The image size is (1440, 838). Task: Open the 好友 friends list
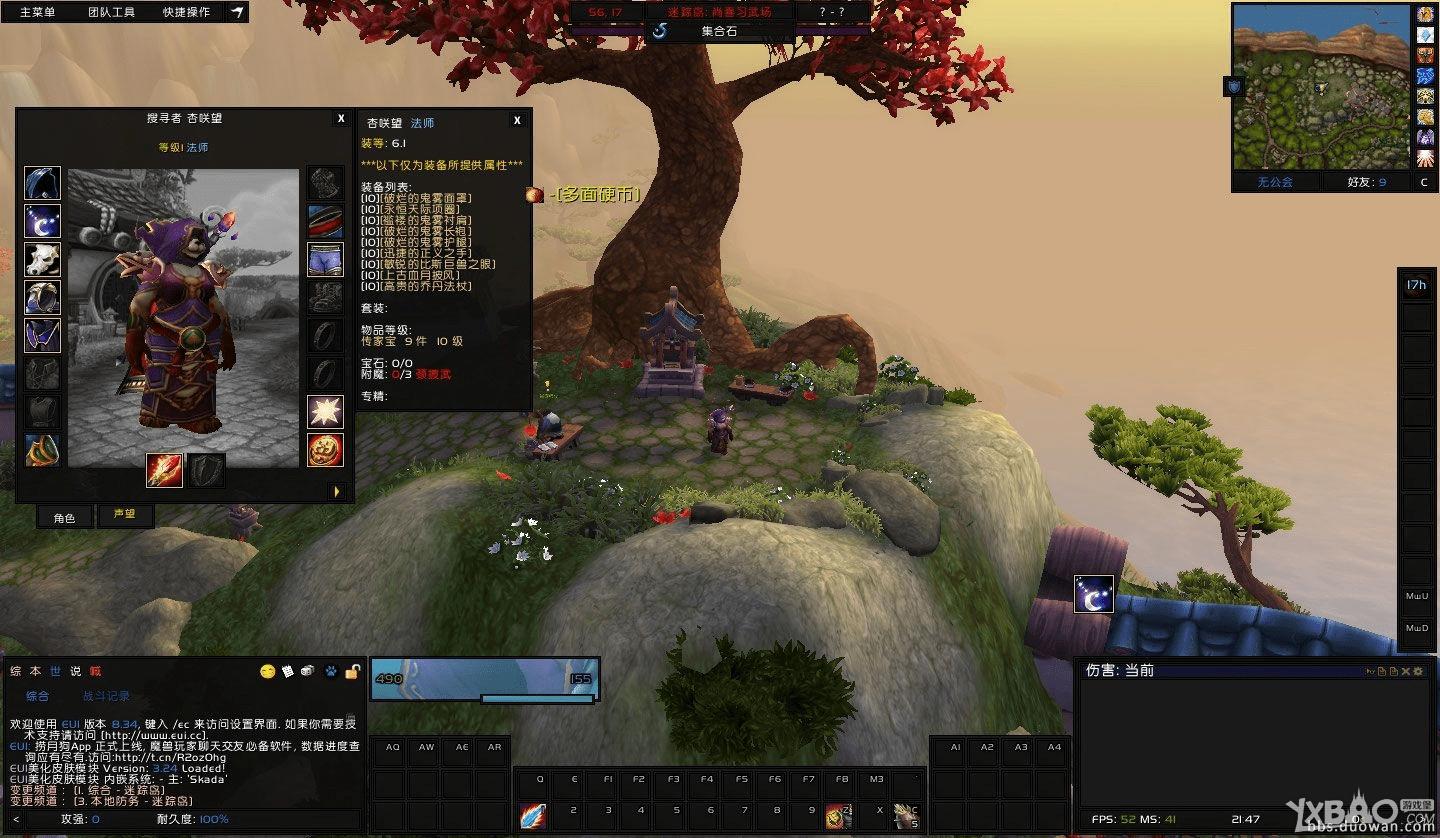point(1367,182)
